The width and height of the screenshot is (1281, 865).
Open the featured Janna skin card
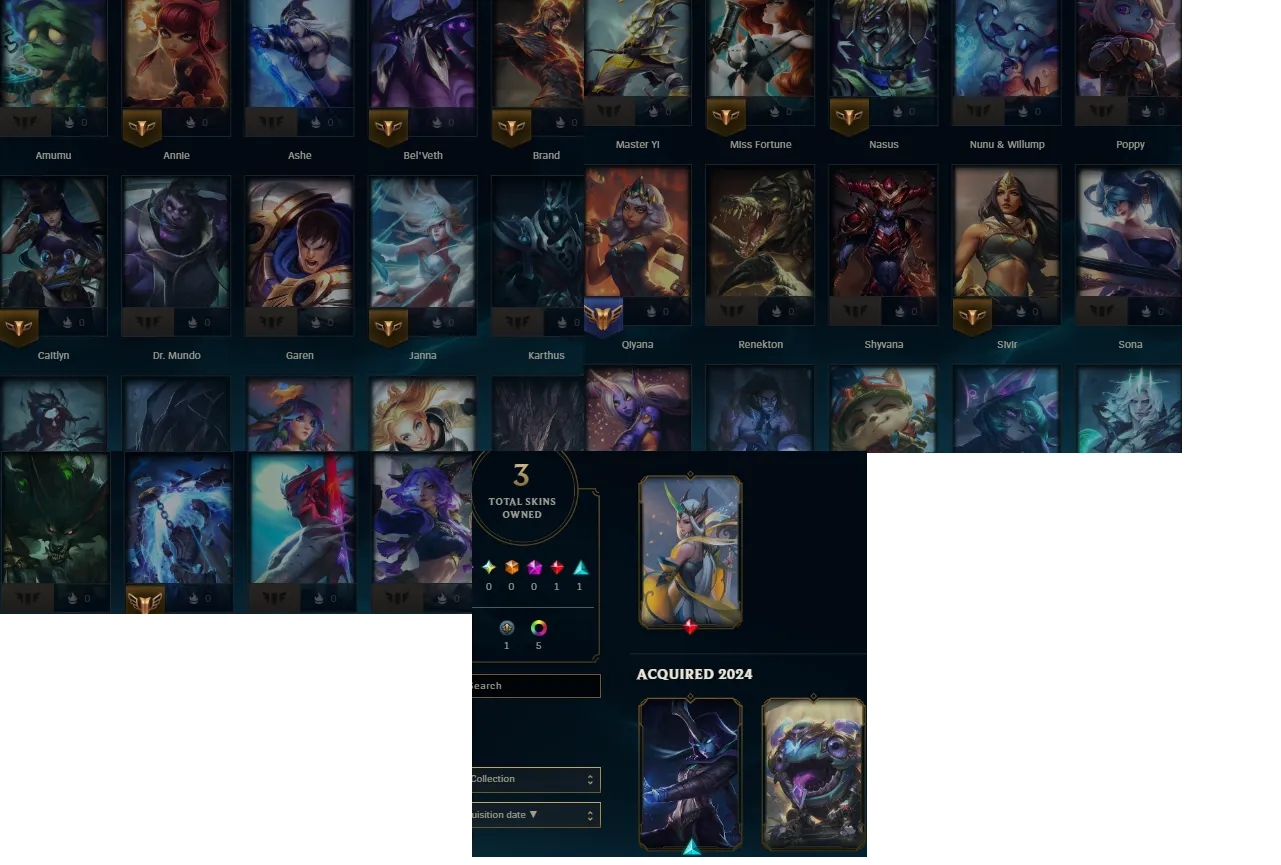691,552
